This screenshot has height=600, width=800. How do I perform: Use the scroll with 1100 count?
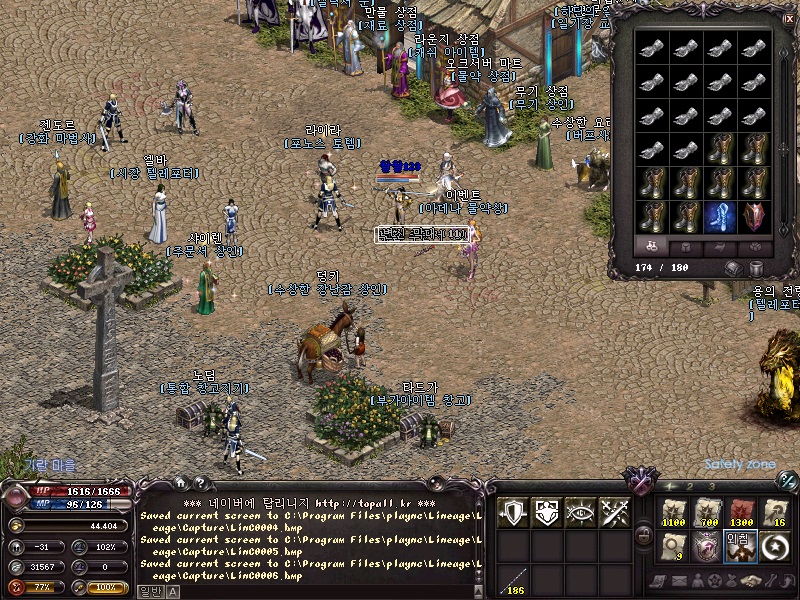point(673,512)
